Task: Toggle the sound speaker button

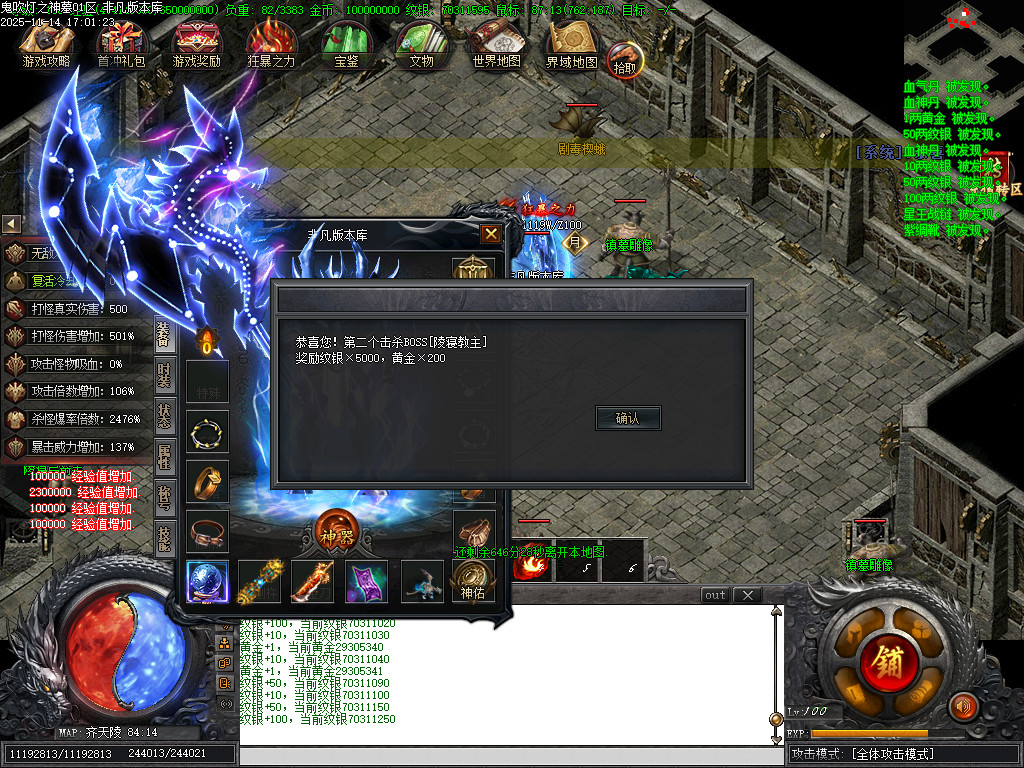Action: 963,706
